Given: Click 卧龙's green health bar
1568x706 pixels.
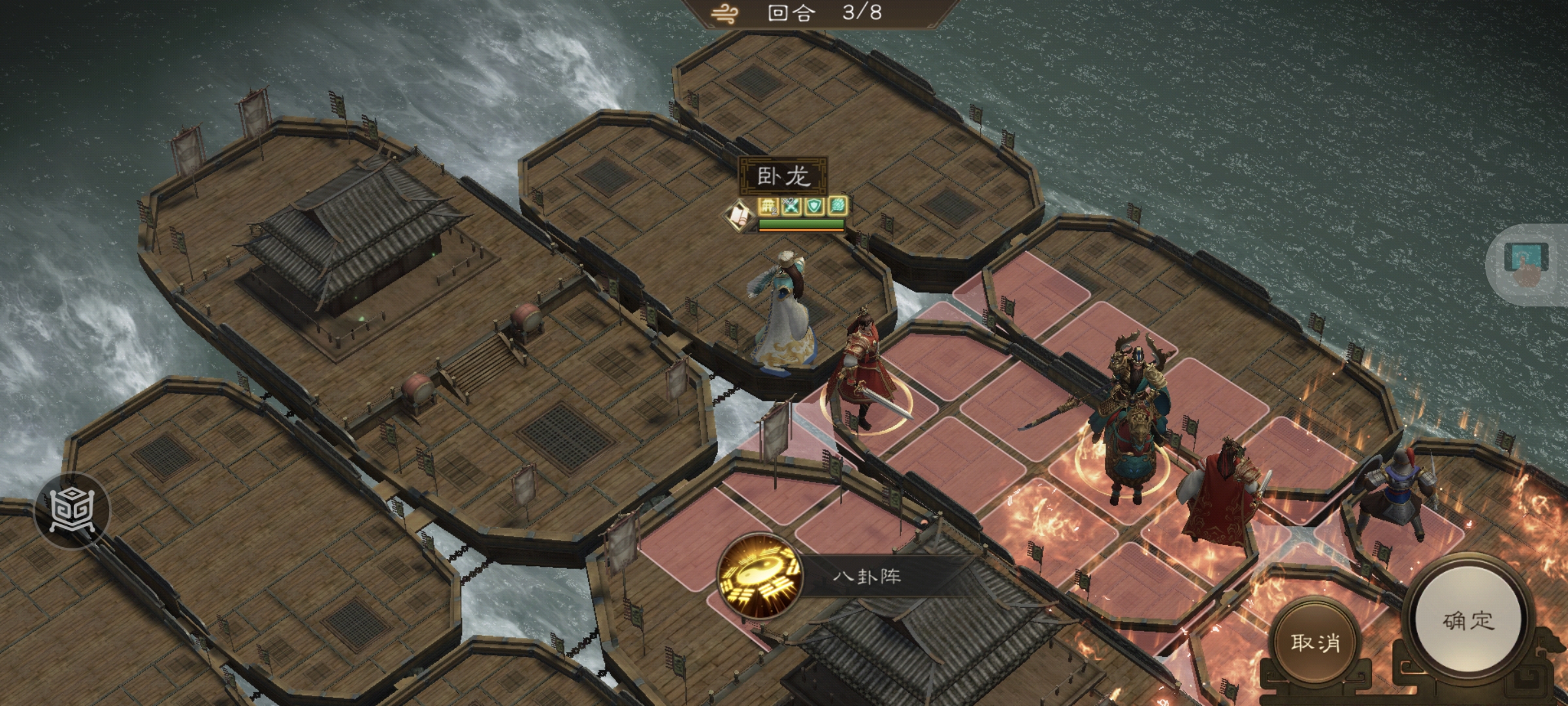Looking at the screenshot, I should 802,224.
